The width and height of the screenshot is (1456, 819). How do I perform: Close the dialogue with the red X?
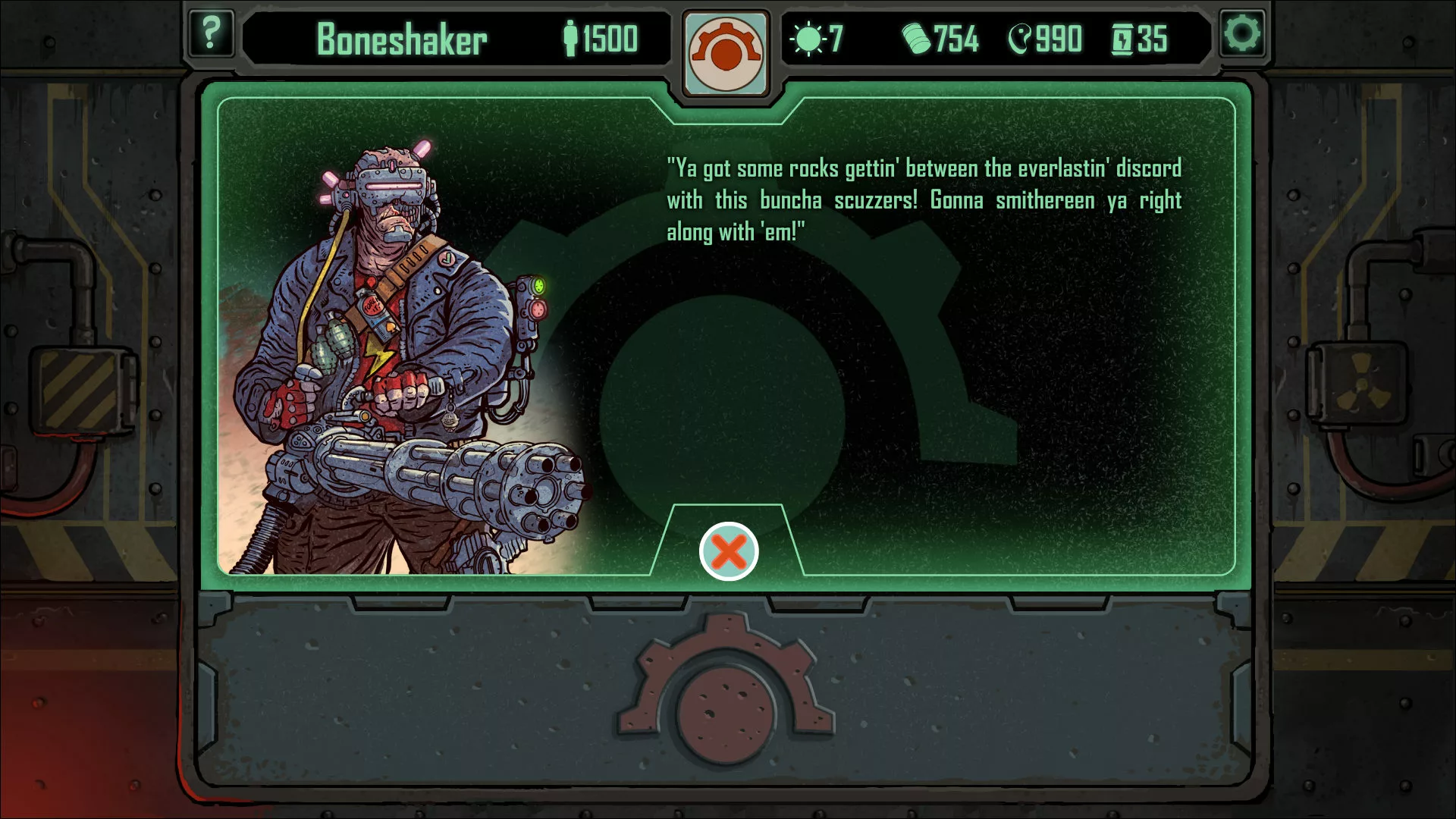(x=728, y=551)
